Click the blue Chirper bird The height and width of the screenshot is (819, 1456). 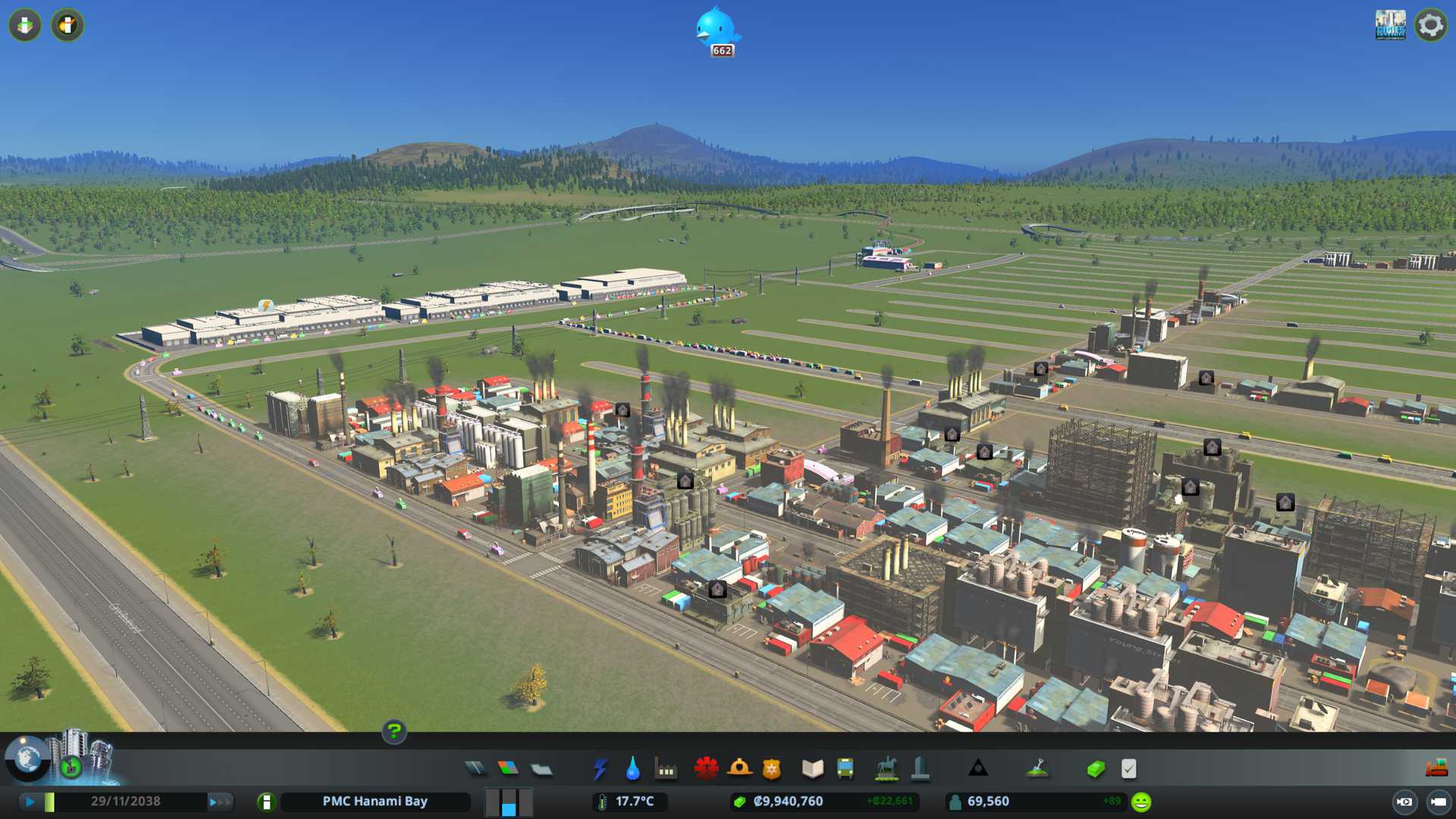(x=716, y=29)
